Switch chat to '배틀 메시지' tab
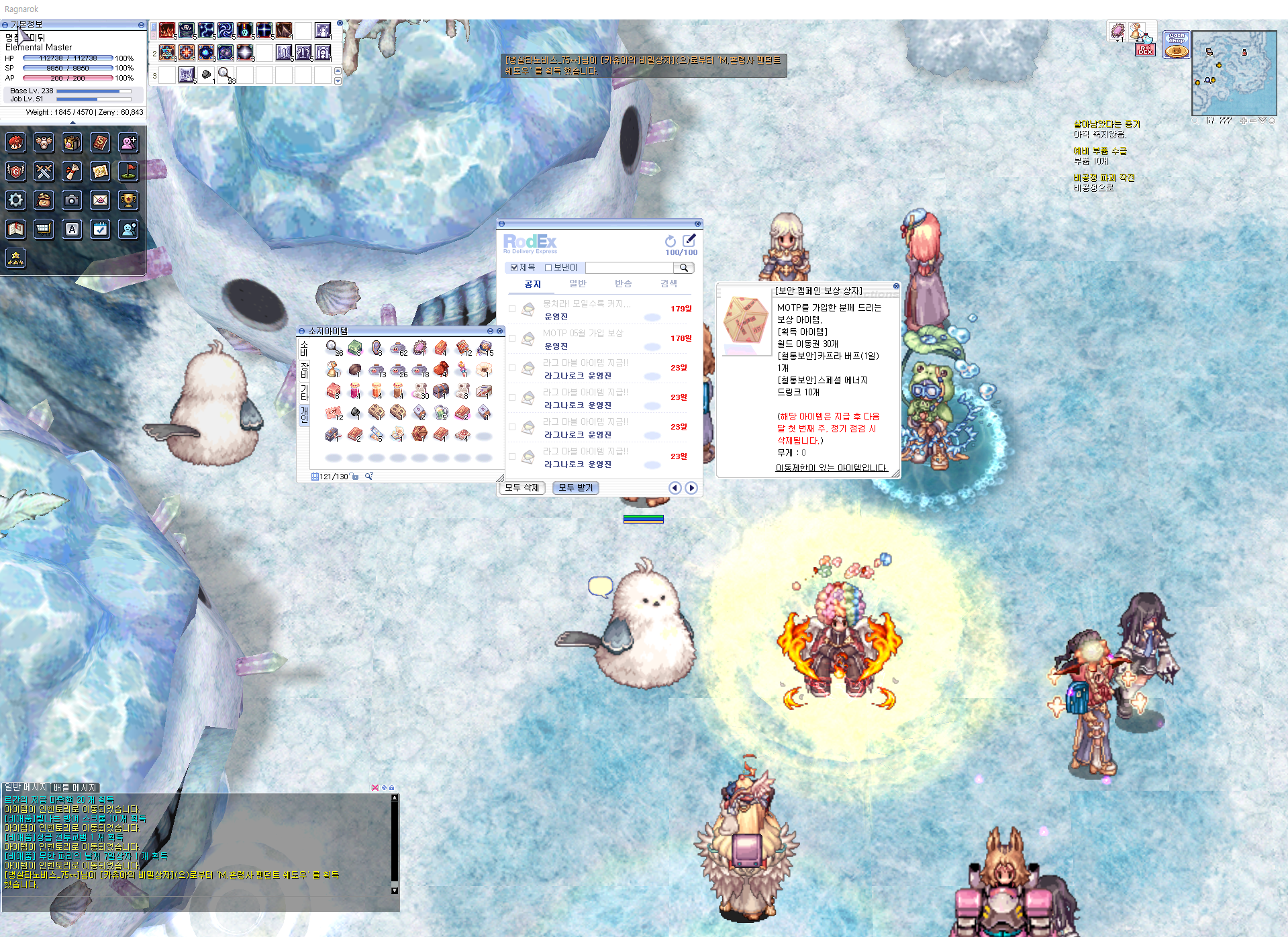 [75, 787]
